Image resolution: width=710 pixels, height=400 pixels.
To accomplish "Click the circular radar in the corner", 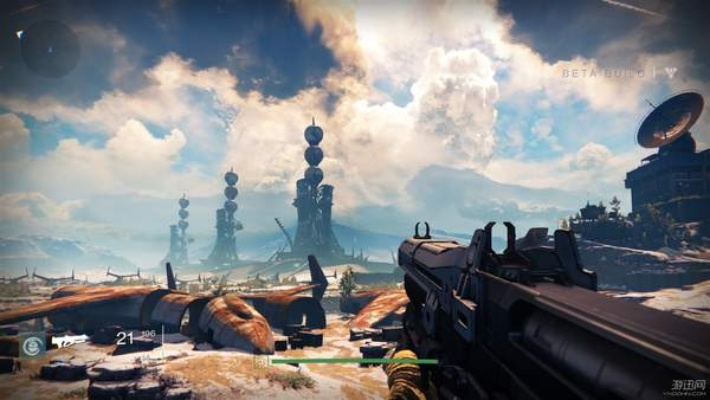I will coord(49,48).
